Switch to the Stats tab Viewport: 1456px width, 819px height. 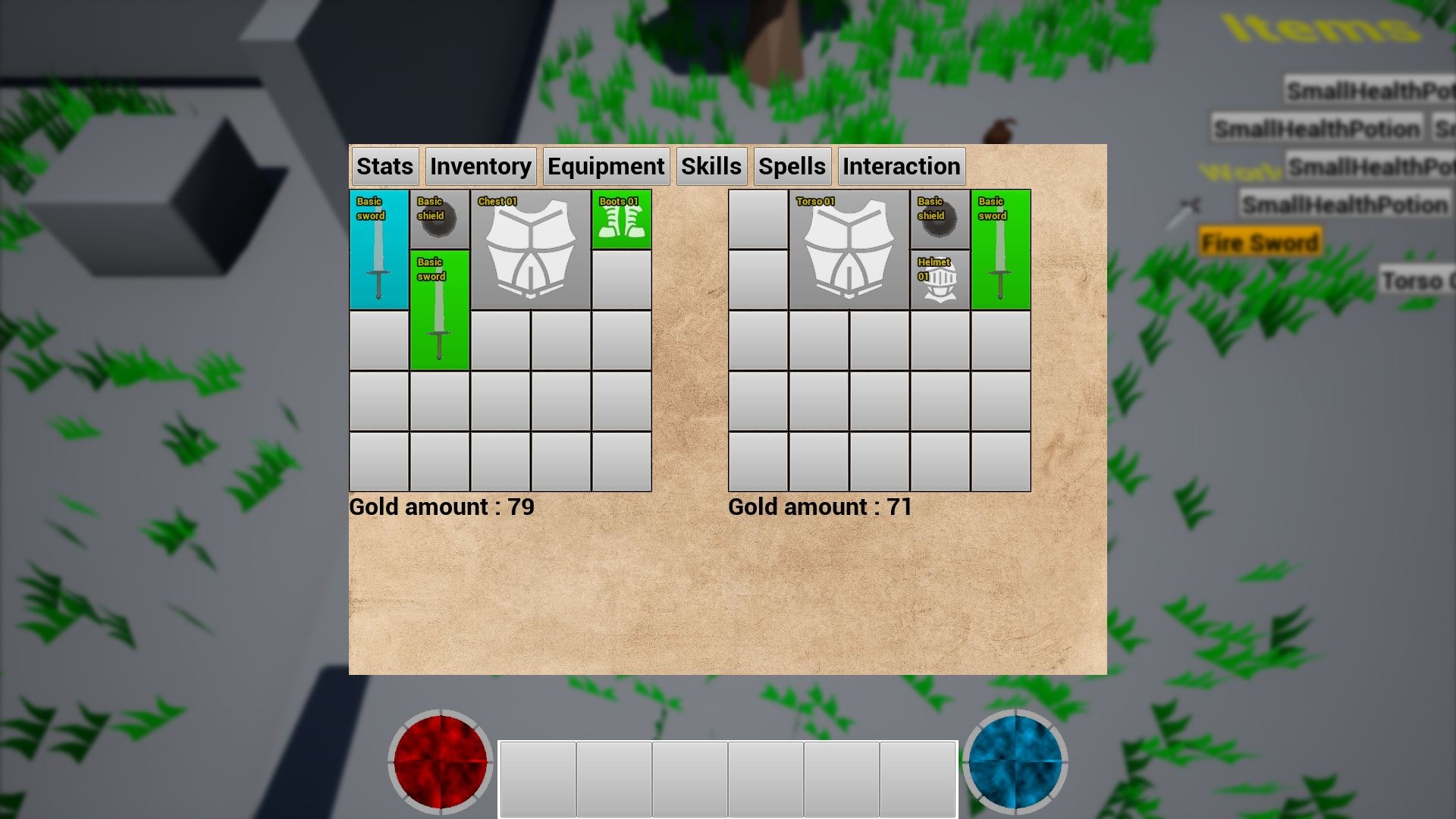tap(384, 166)
